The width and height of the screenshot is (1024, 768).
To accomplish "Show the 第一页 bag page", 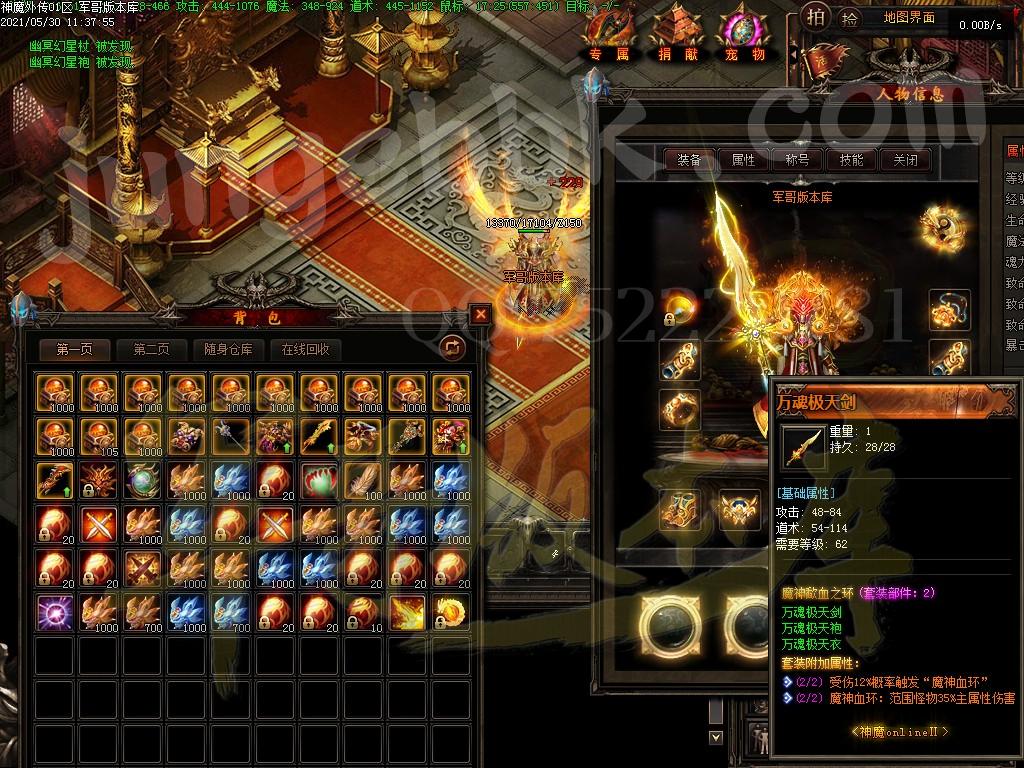I will (x=75, y=349).
